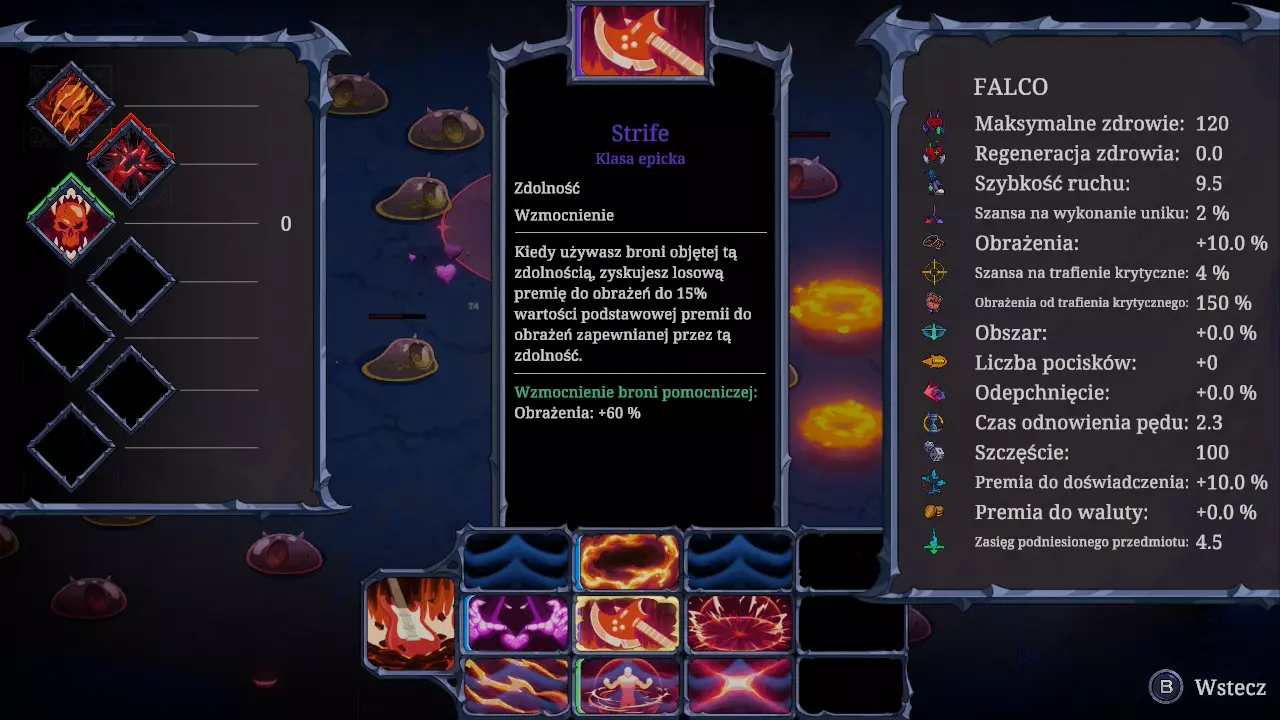
Task: Select the flexing figure aura ability
Action: pos(628,685)
